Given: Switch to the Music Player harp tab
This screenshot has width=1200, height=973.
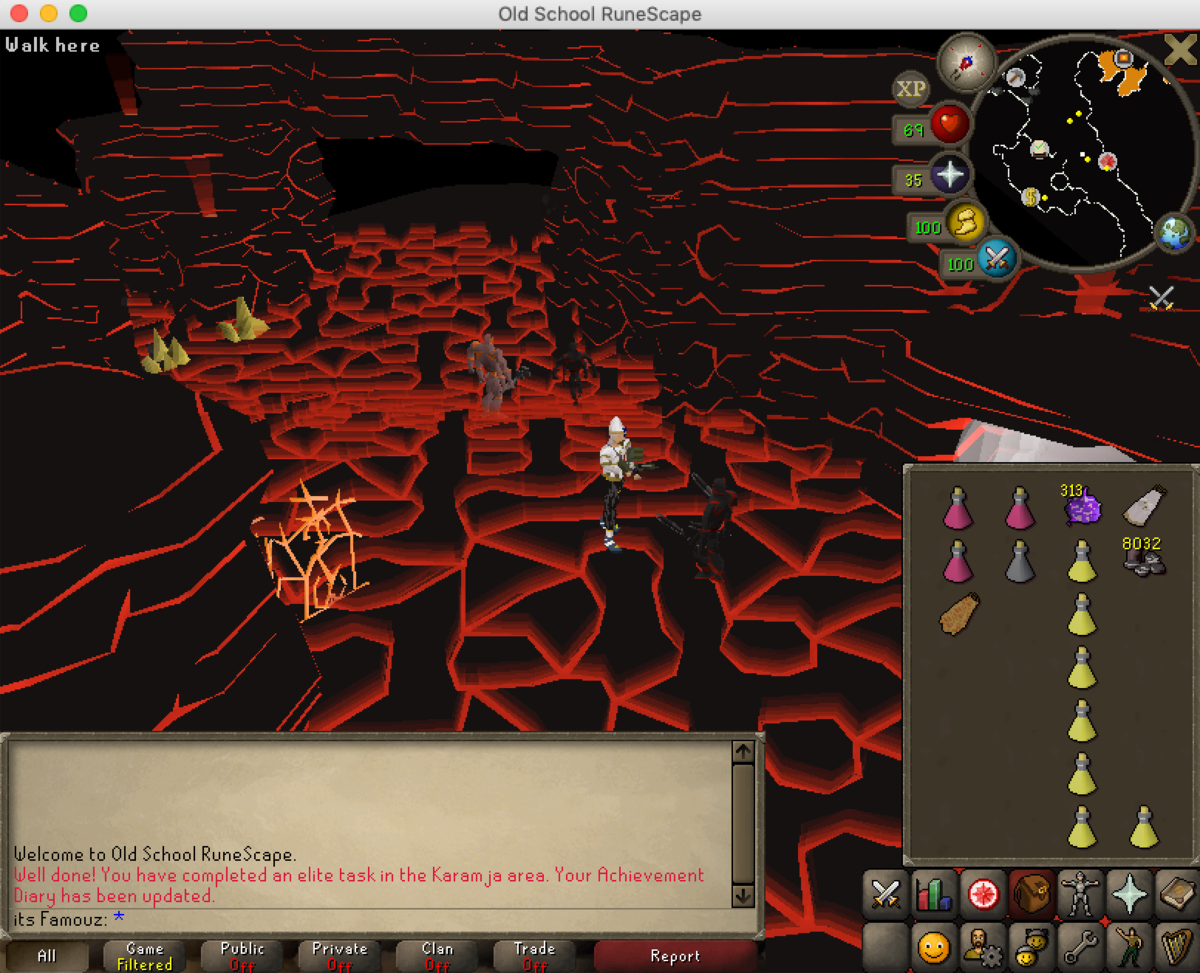Looking at the screenshot, I should pyautogui.click(x=1177, y=942).
